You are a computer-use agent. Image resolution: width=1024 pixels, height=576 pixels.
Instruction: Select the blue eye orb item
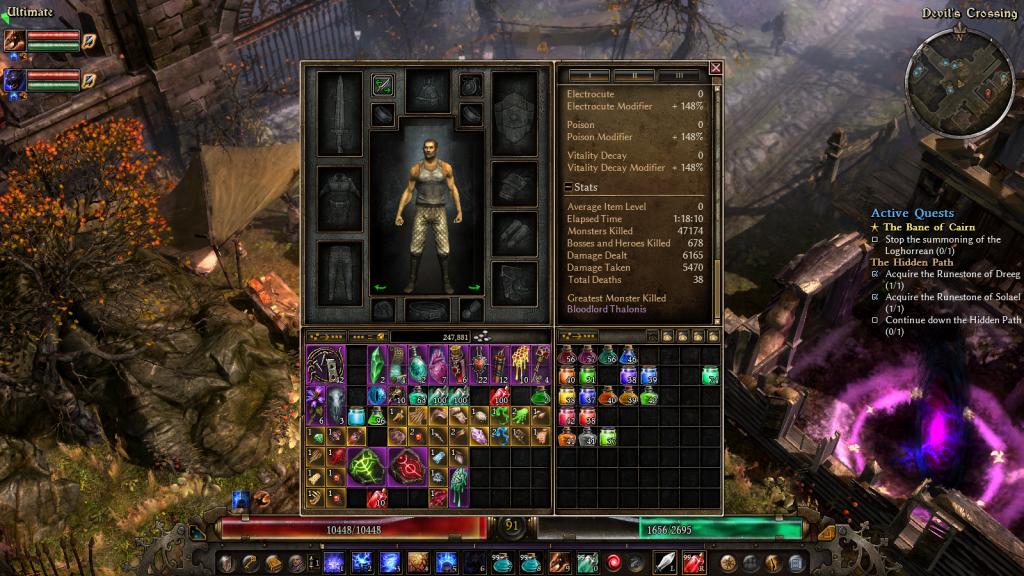(x=376, y=397)
